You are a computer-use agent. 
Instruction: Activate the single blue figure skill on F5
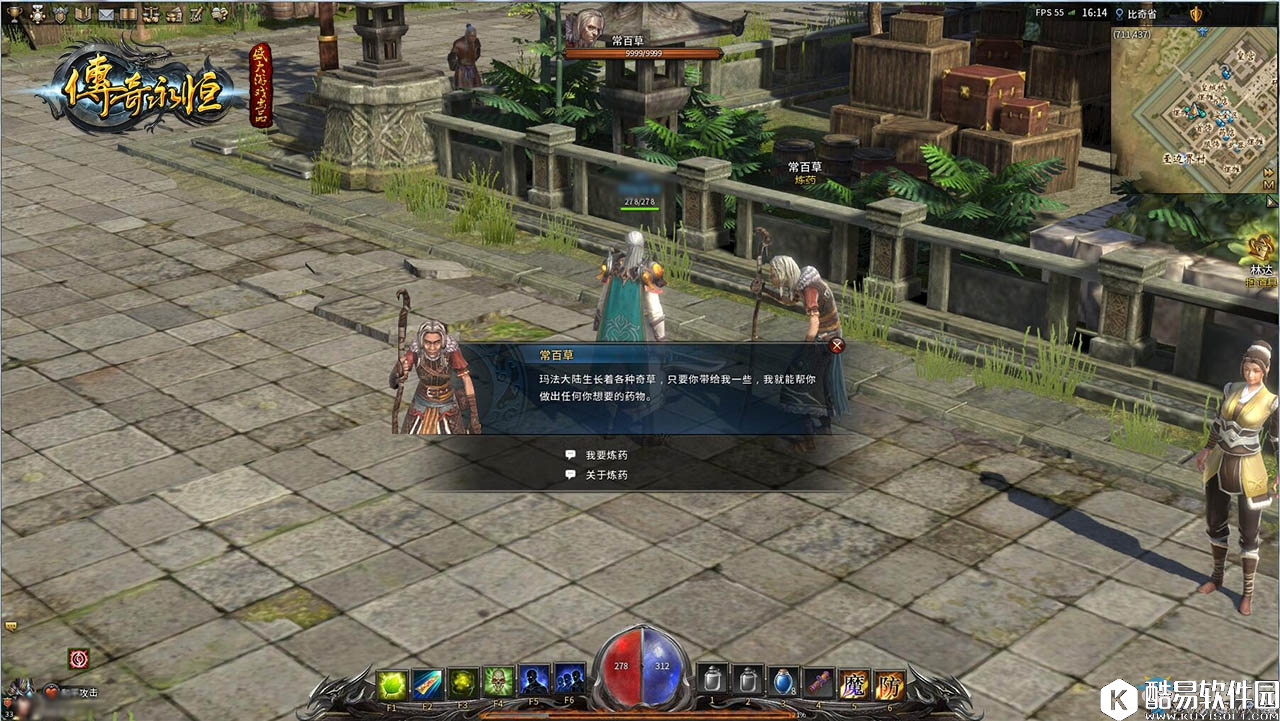[x=534, y=680]
